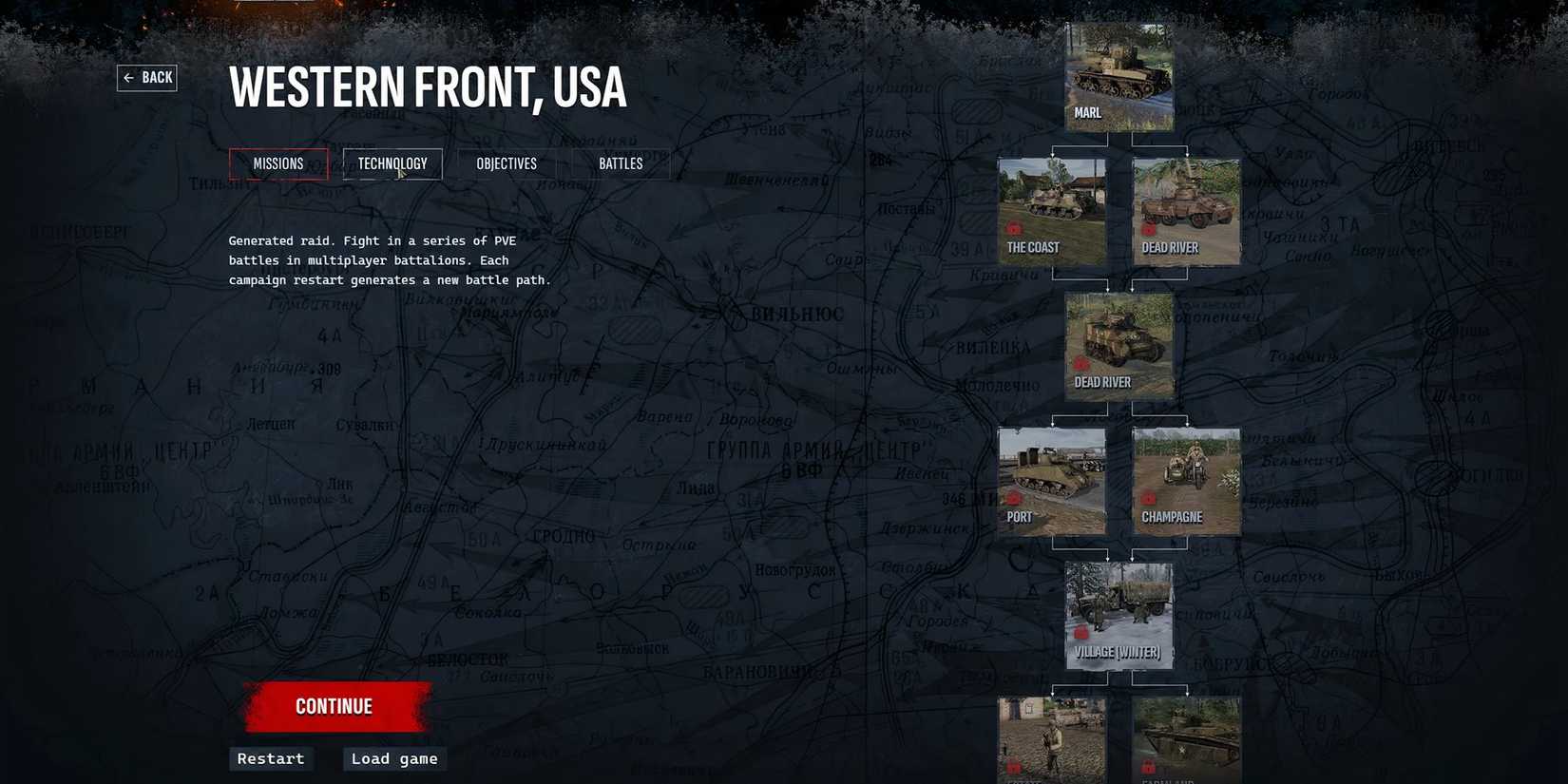The height and width of the screenshot is (784, 1568).
Task: Open the OBJECTIVES tab
Action: 506,163
